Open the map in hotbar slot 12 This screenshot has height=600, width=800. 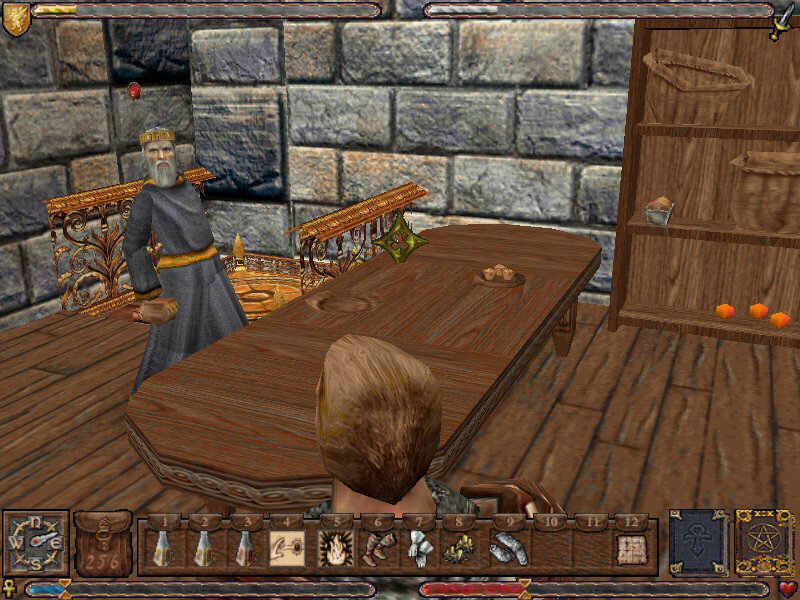pos(630,548)
